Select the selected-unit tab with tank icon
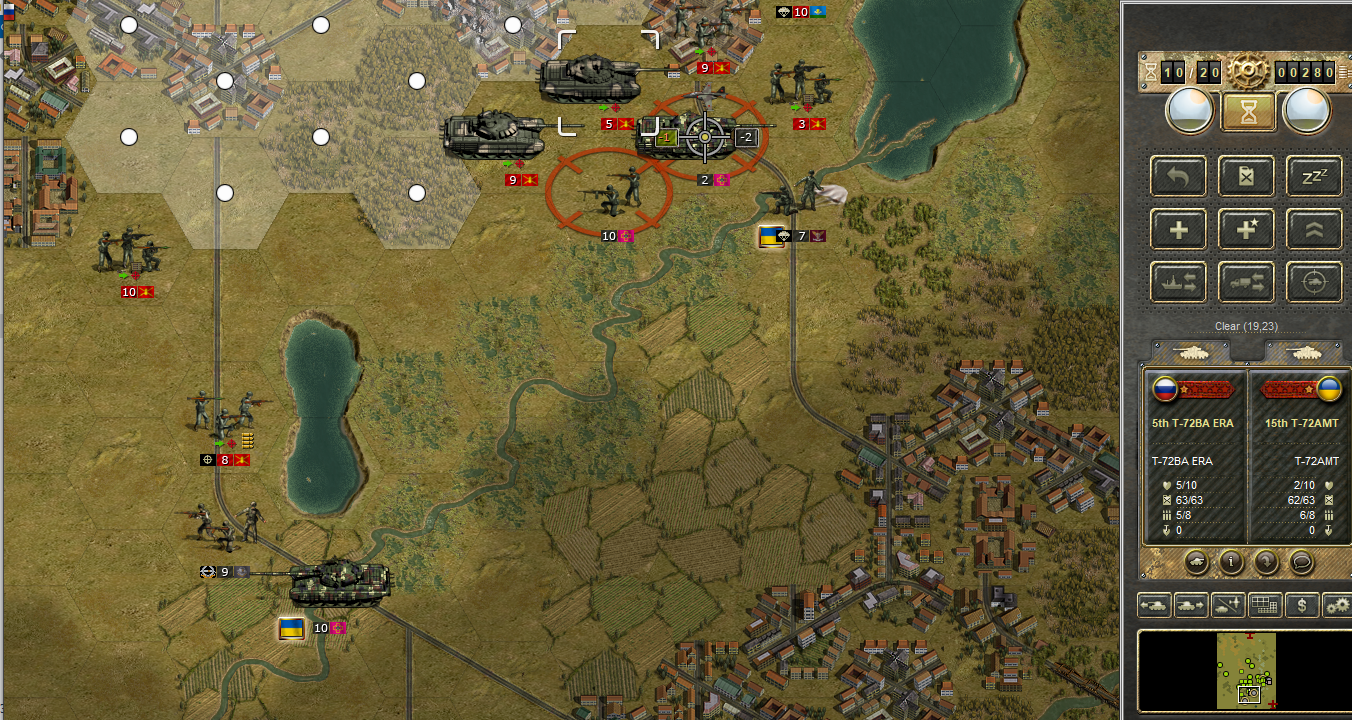Viewport: 1352px width, 720px height. tap(1192, 352)
